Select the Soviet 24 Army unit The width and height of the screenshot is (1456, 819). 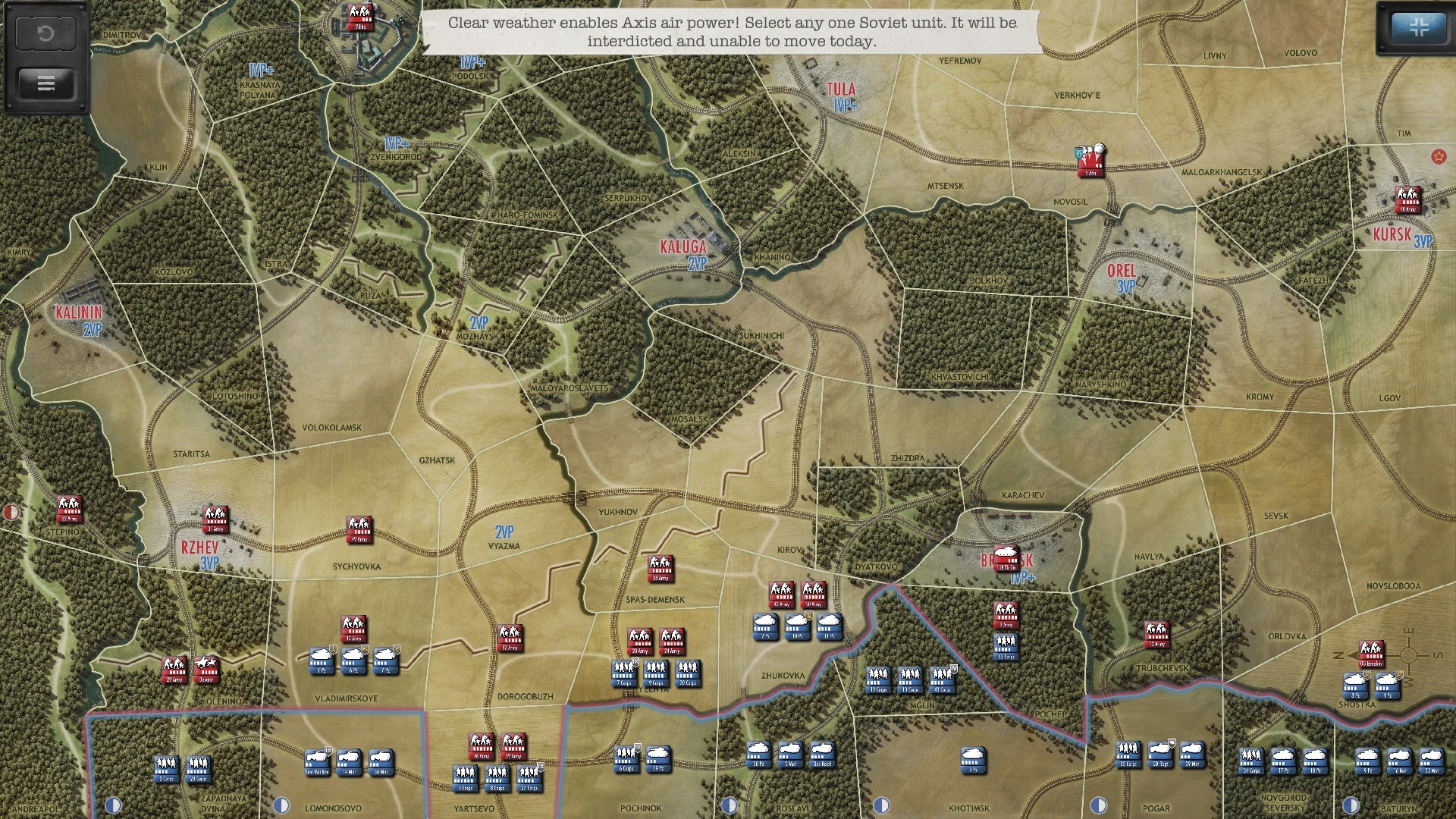coord(672,641)
